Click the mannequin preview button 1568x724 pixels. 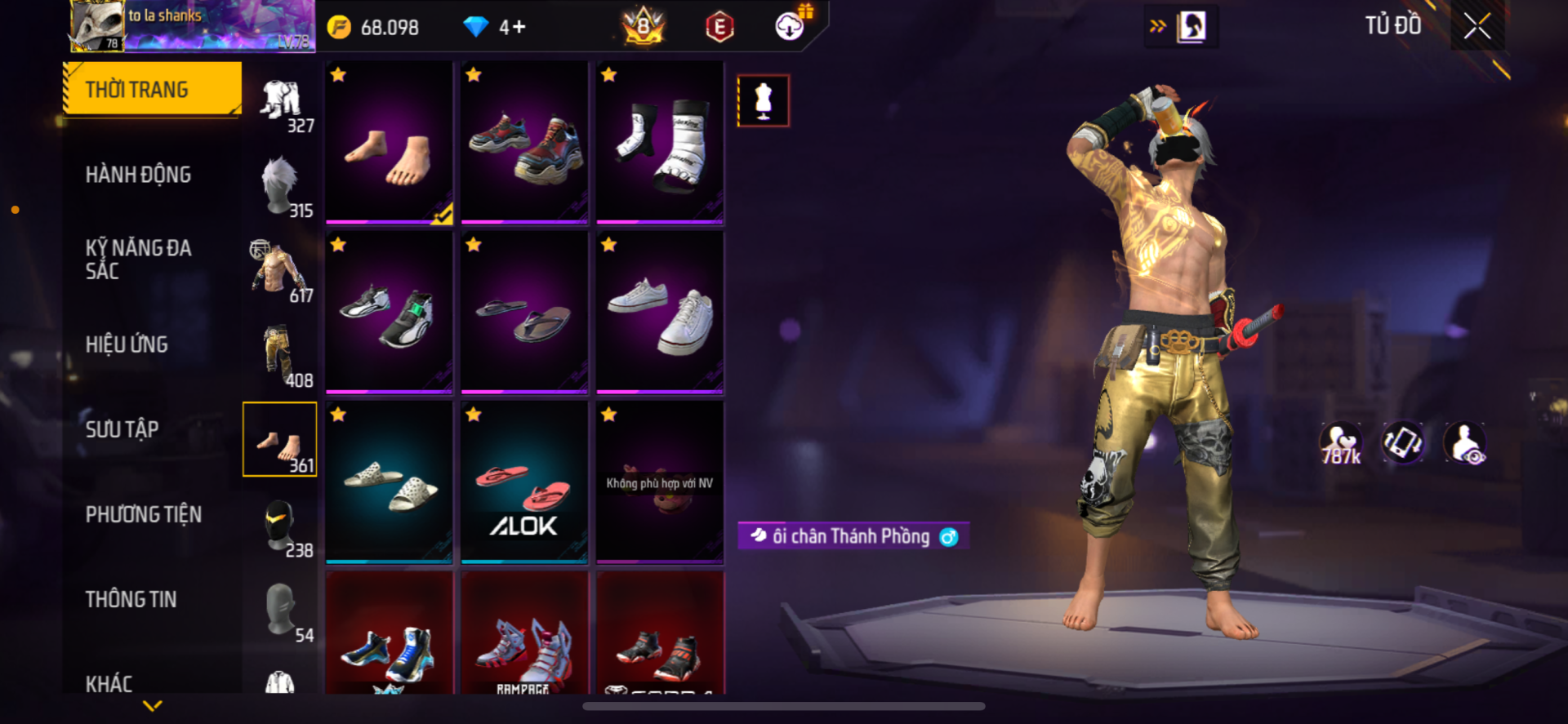point(763,101)
